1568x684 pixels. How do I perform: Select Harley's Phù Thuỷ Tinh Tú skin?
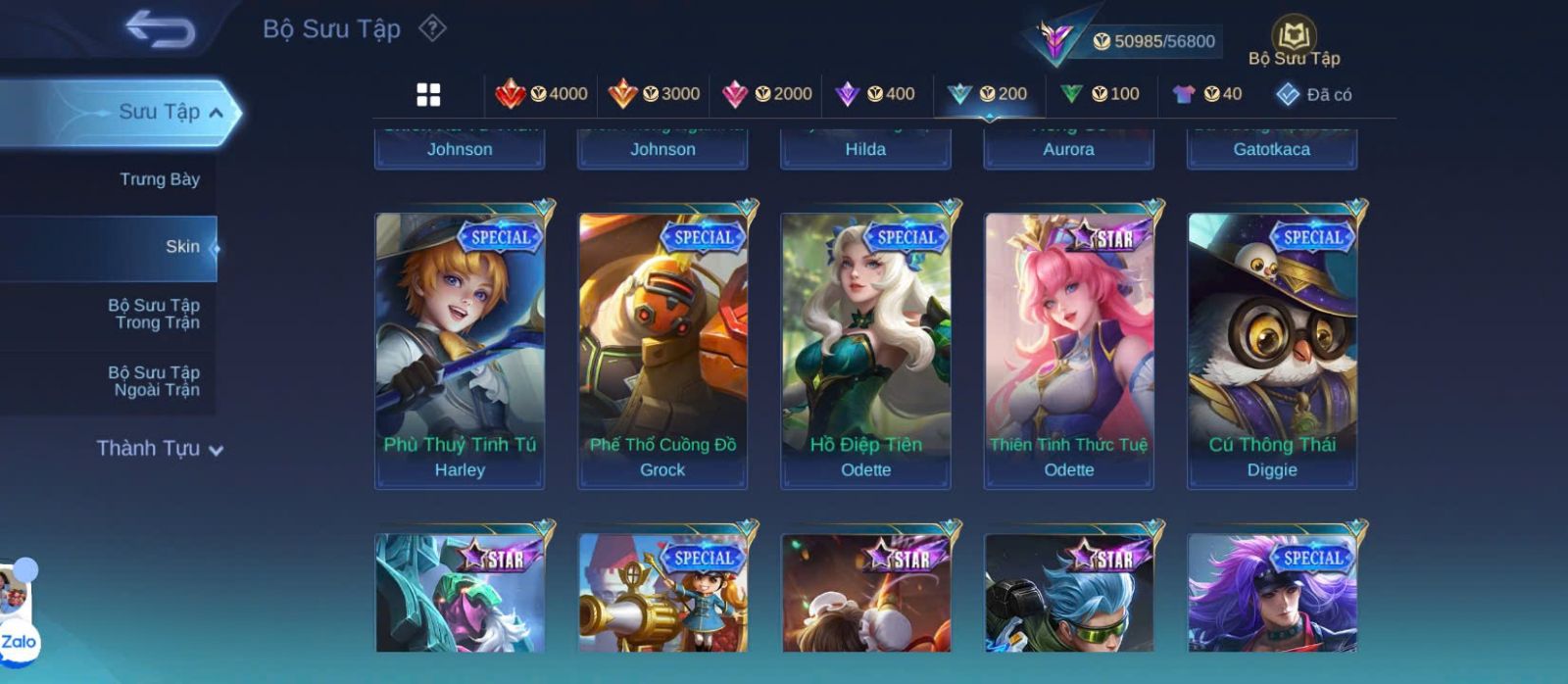(x=460, y=350)
